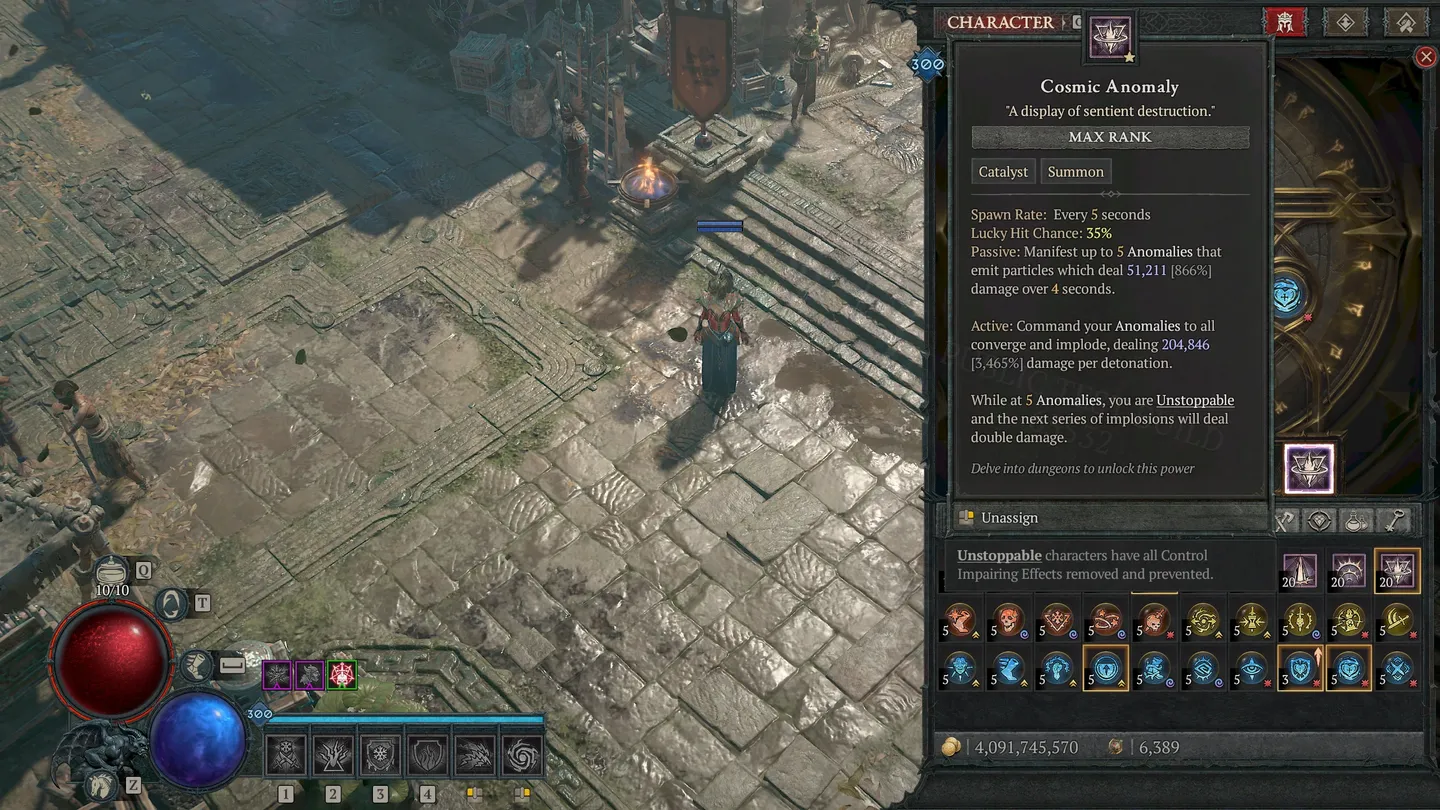
Task: Trigger the evade boot icon
Action: click(x=197, y=664)
